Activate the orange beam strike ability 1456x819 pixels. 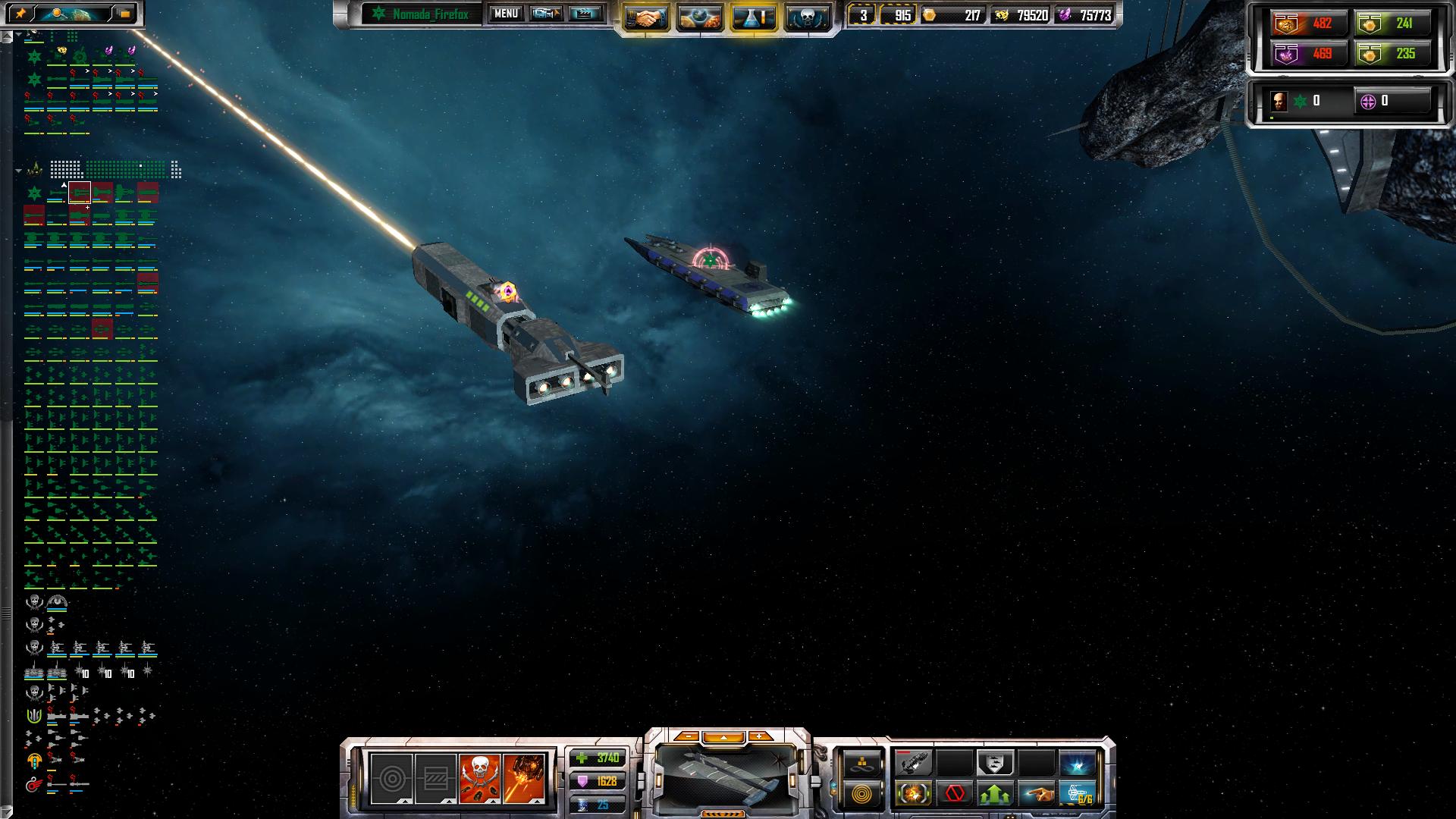pos(523,779)
